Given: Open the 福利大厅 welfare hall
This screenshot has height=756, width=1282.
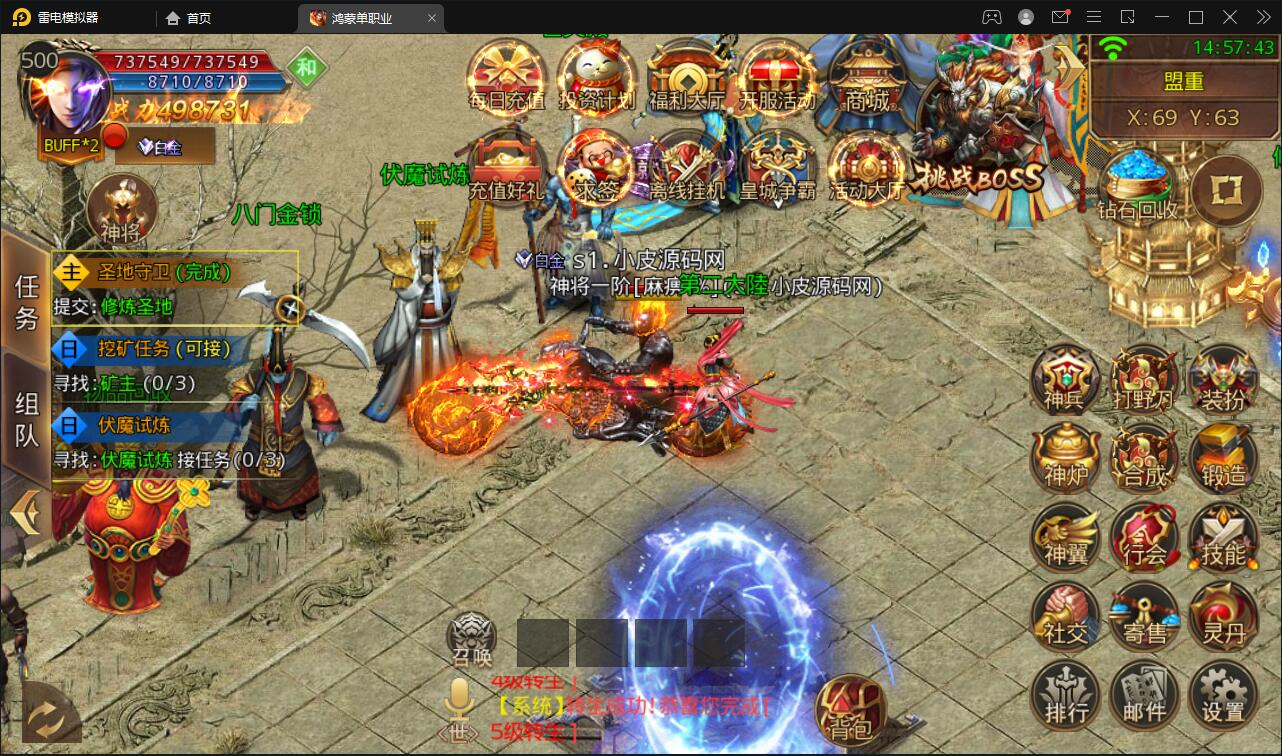Looking at the screenshot, I should pyautogui.click(x=686, y=76).
